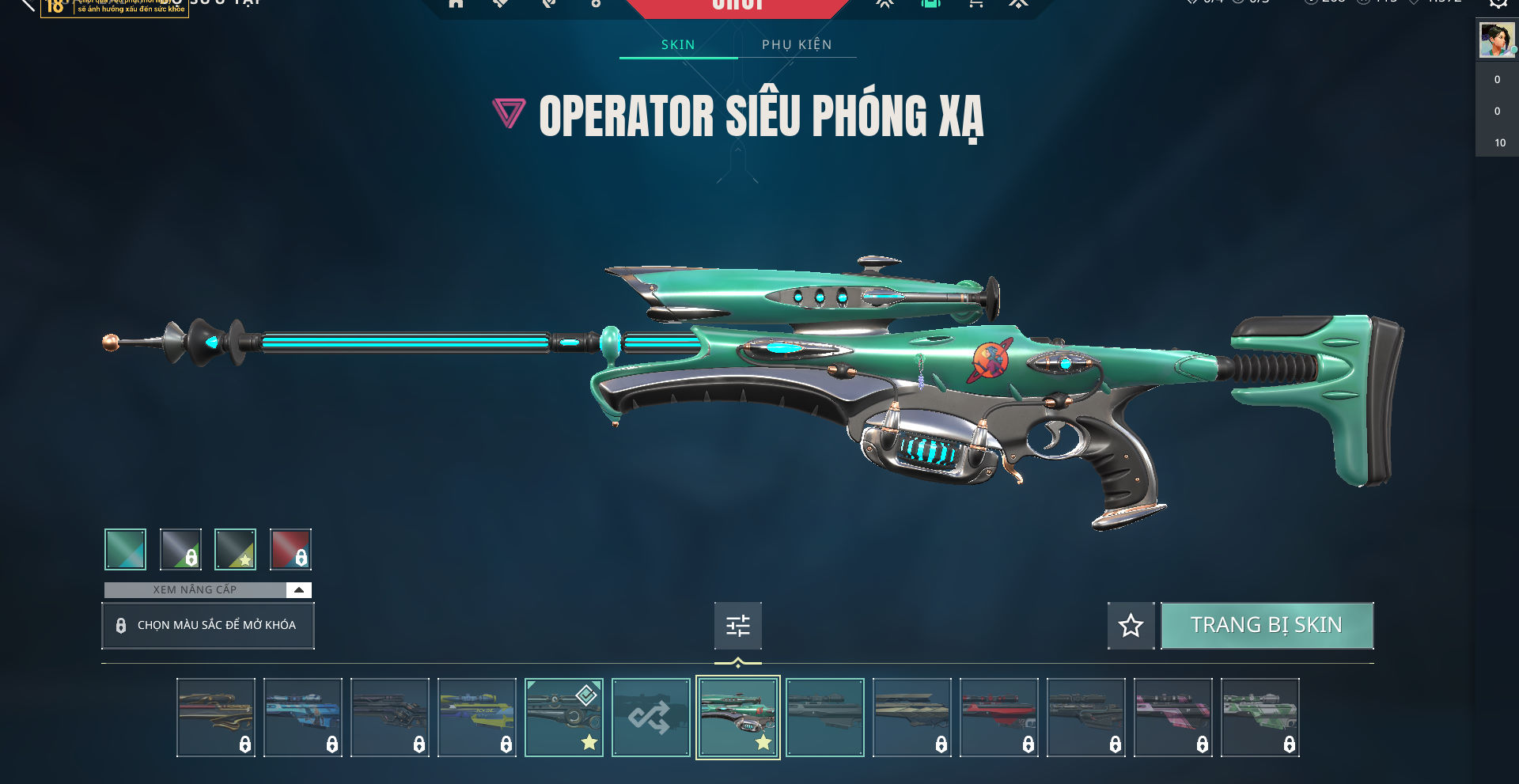Choose the locked blue Operator skin thumbnail
The height and width of the screenshot is (784, 1519).
pyautogui.click(x=303, y=718)
